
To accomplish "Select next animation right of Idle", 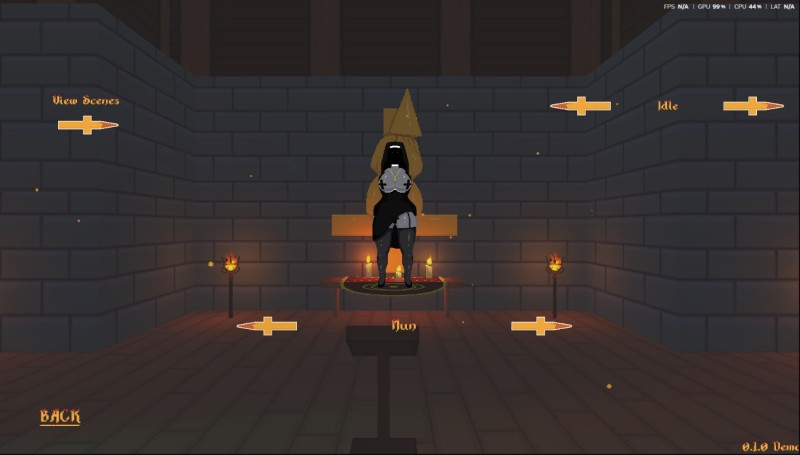I will click(x=753, y=106).
